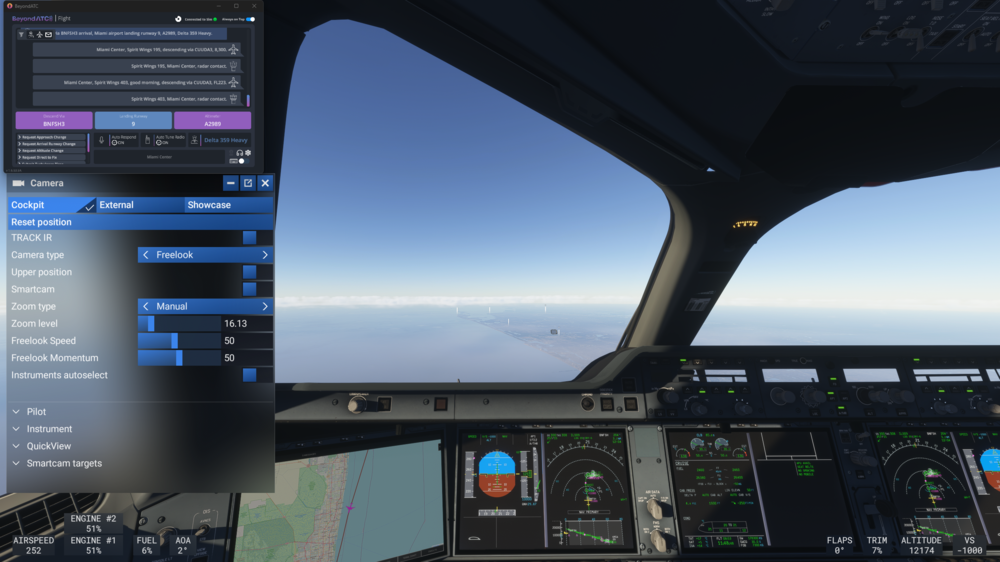Click the Freelook Momentum slider
Screen dimensions: 1000x562
tap(180, 358)
